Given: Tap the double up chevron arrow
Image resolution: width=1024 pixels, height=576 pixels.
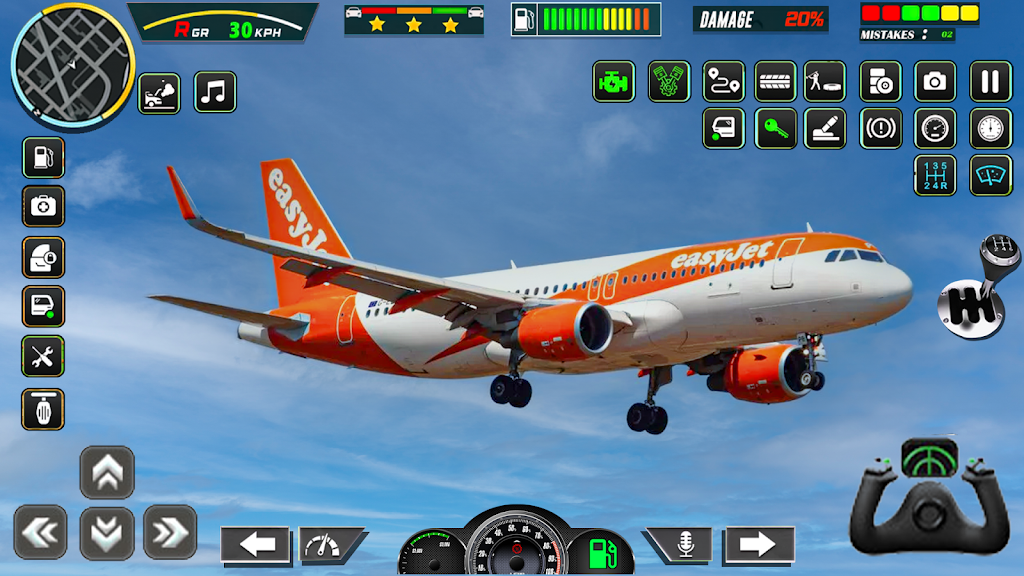Looking at the screenshot, I should pyautogui.click(x=107, y=472).
